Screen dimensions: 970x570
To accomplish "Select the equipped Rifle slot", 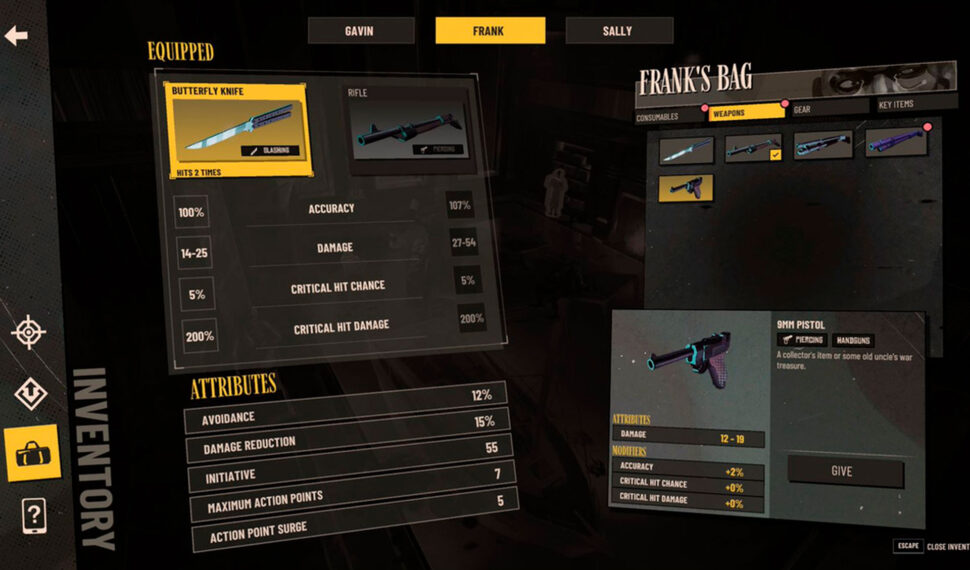I will pyautogui.click(x=408, y=130).
